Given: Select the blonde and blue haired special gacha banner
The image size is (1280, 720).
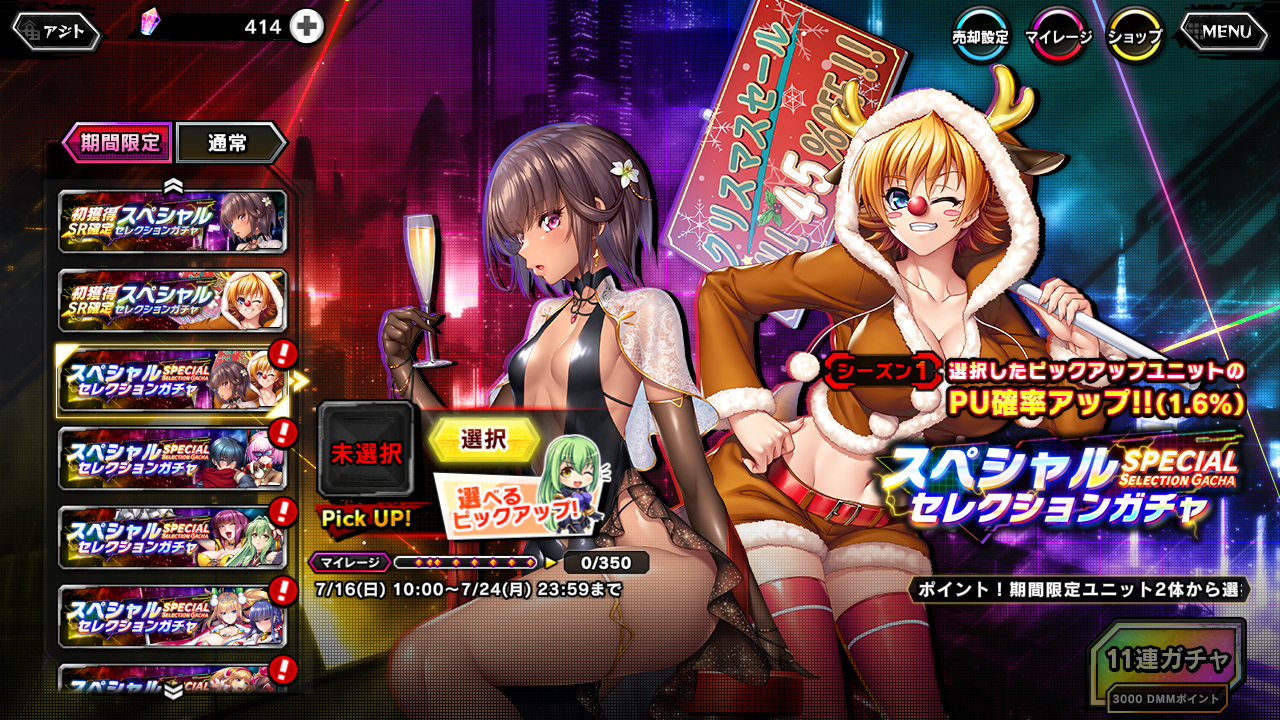Looking at the screenshot, I should coord(173,616).
